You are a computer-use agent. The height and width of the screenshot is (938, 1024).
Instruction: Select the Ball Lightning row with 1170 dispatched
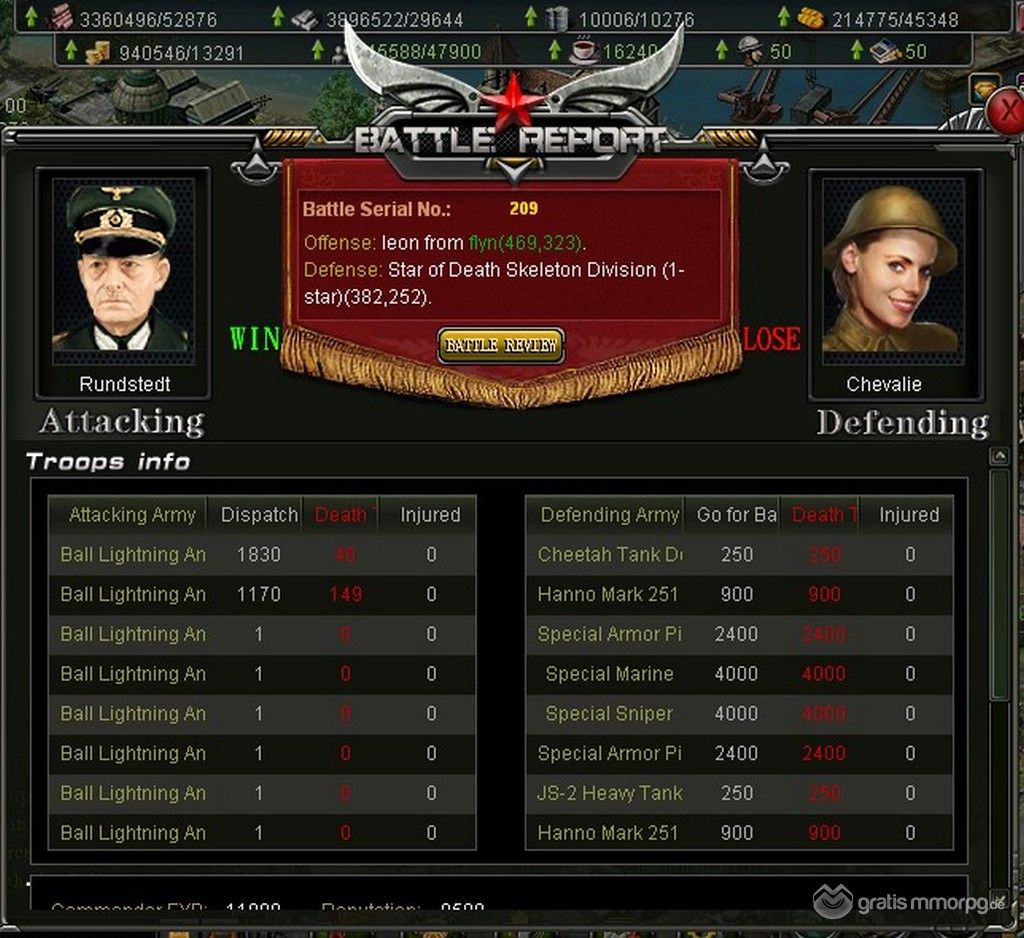pos(133,595)
